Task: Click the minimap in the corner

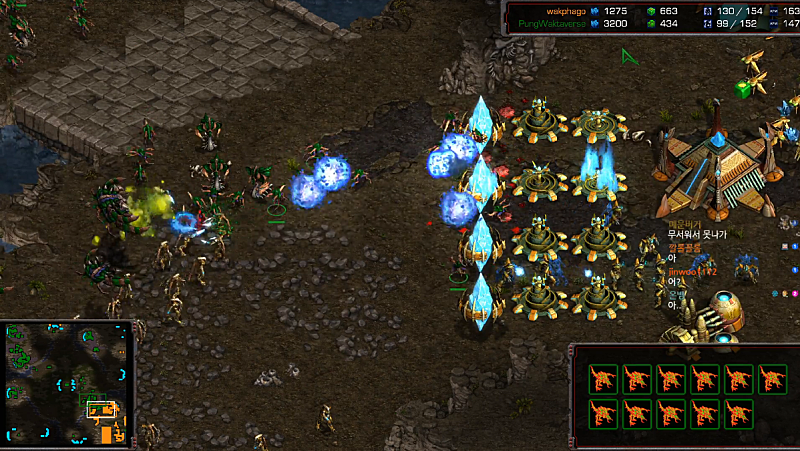Action: pos(67,383)
